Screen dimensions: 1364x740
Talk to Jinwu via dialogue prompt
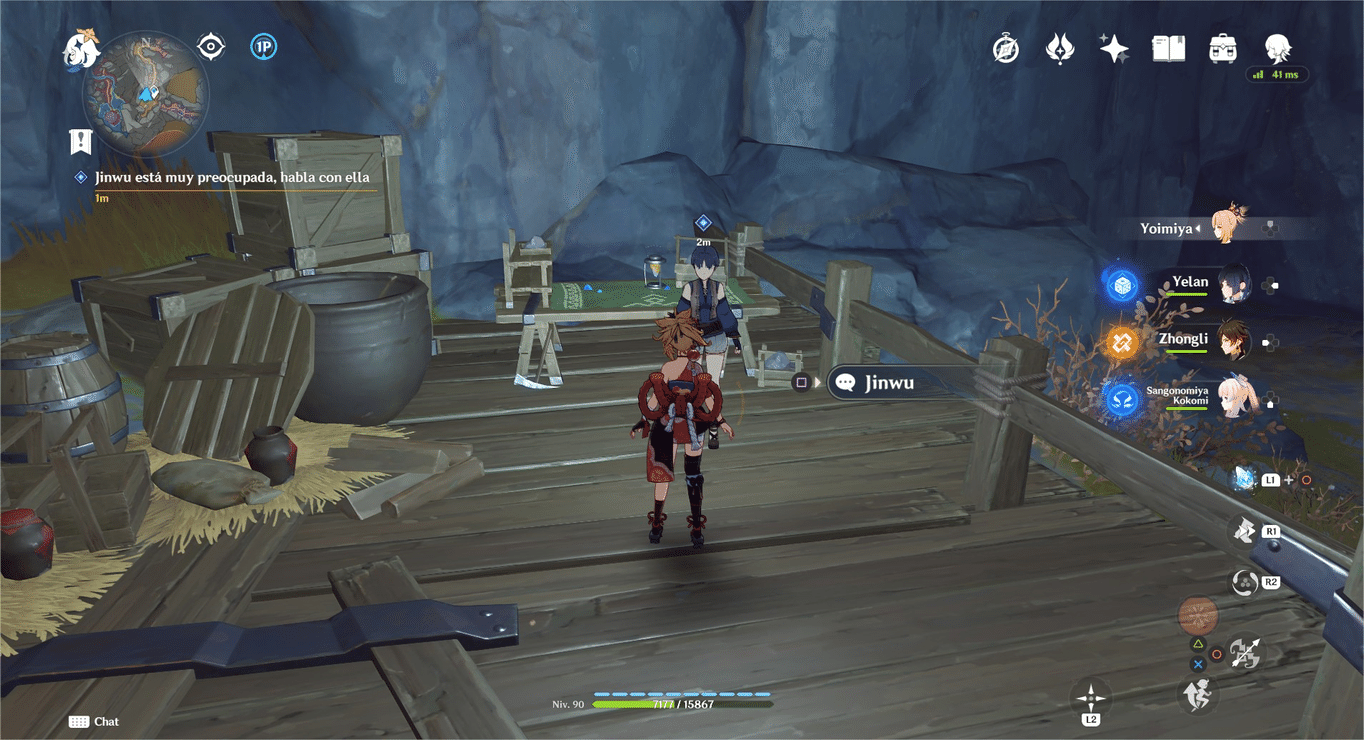click(888, 382)
